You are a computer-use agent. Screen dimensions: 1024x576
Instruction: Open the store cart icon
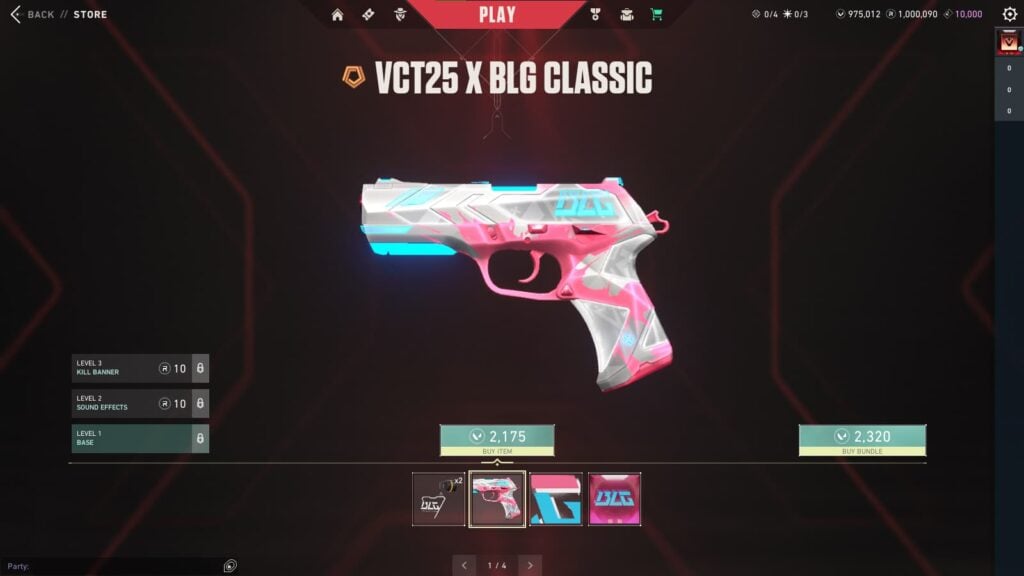(656, 15)
